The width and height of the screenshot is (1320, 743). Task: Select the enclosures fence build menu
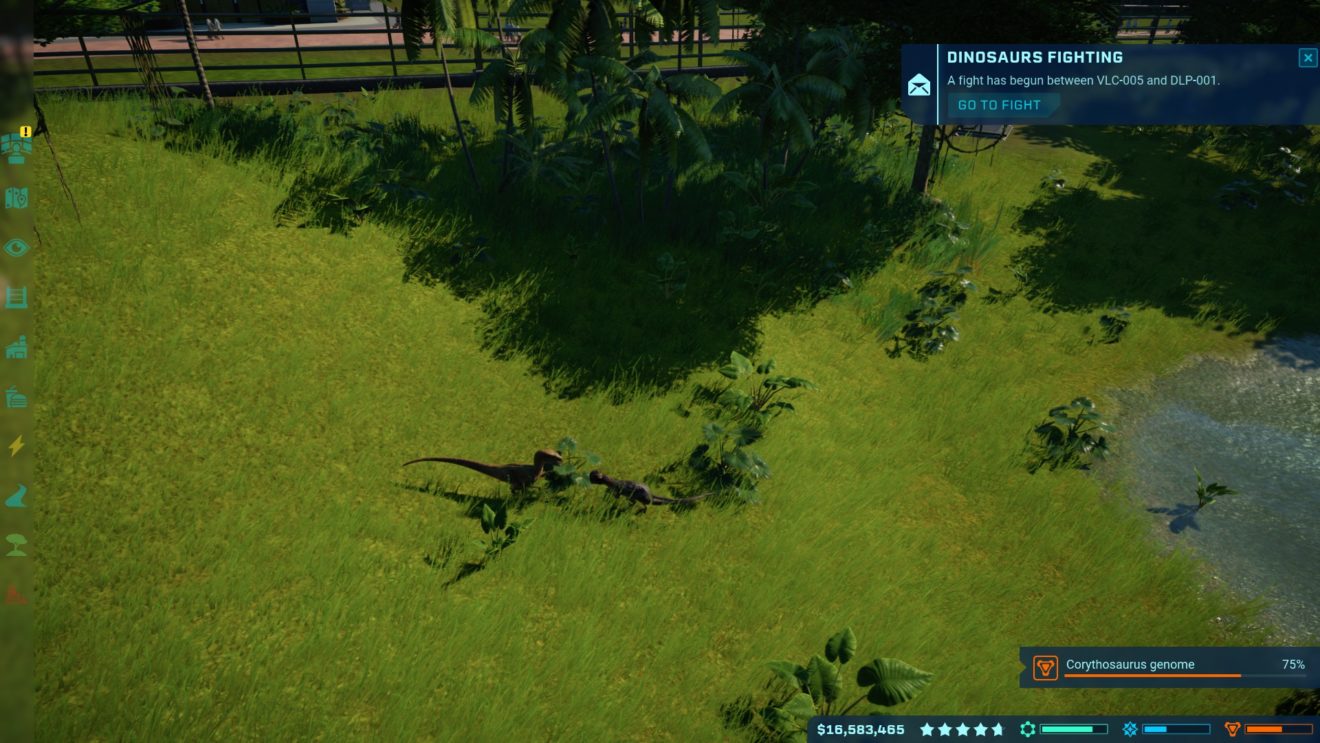(17, 297)
